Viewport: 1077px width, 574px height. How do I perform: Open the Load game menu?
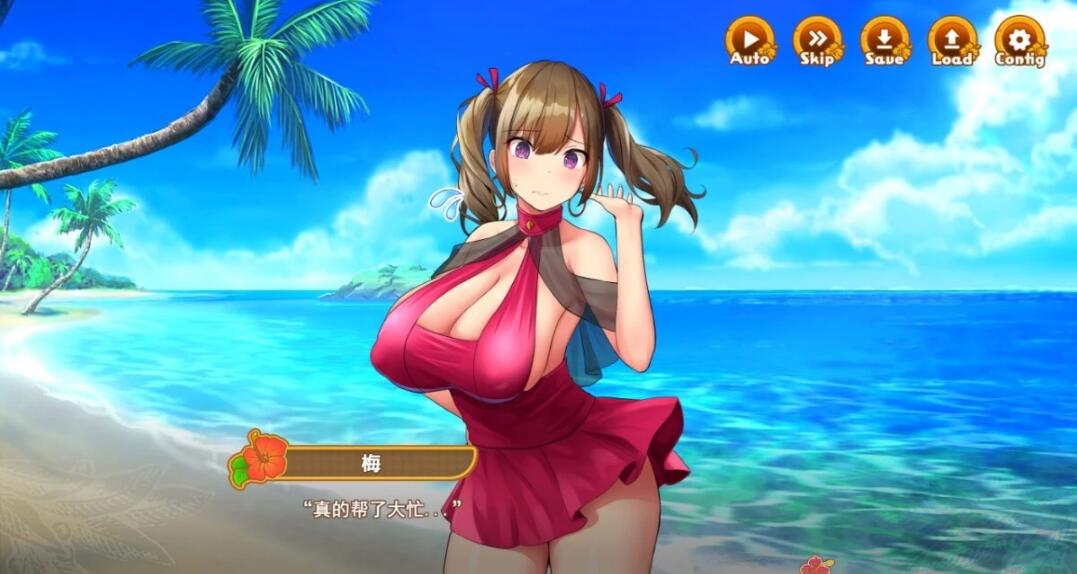951,40
